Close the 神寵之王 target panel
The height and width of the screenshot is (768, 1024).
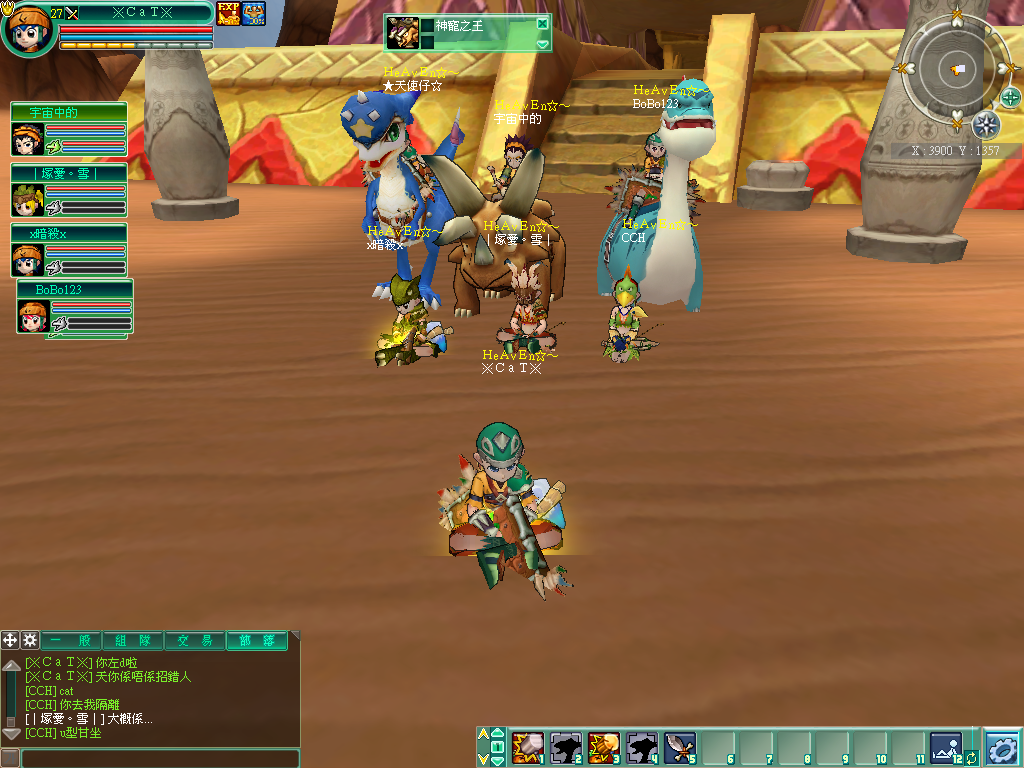[x=542, y=24]
